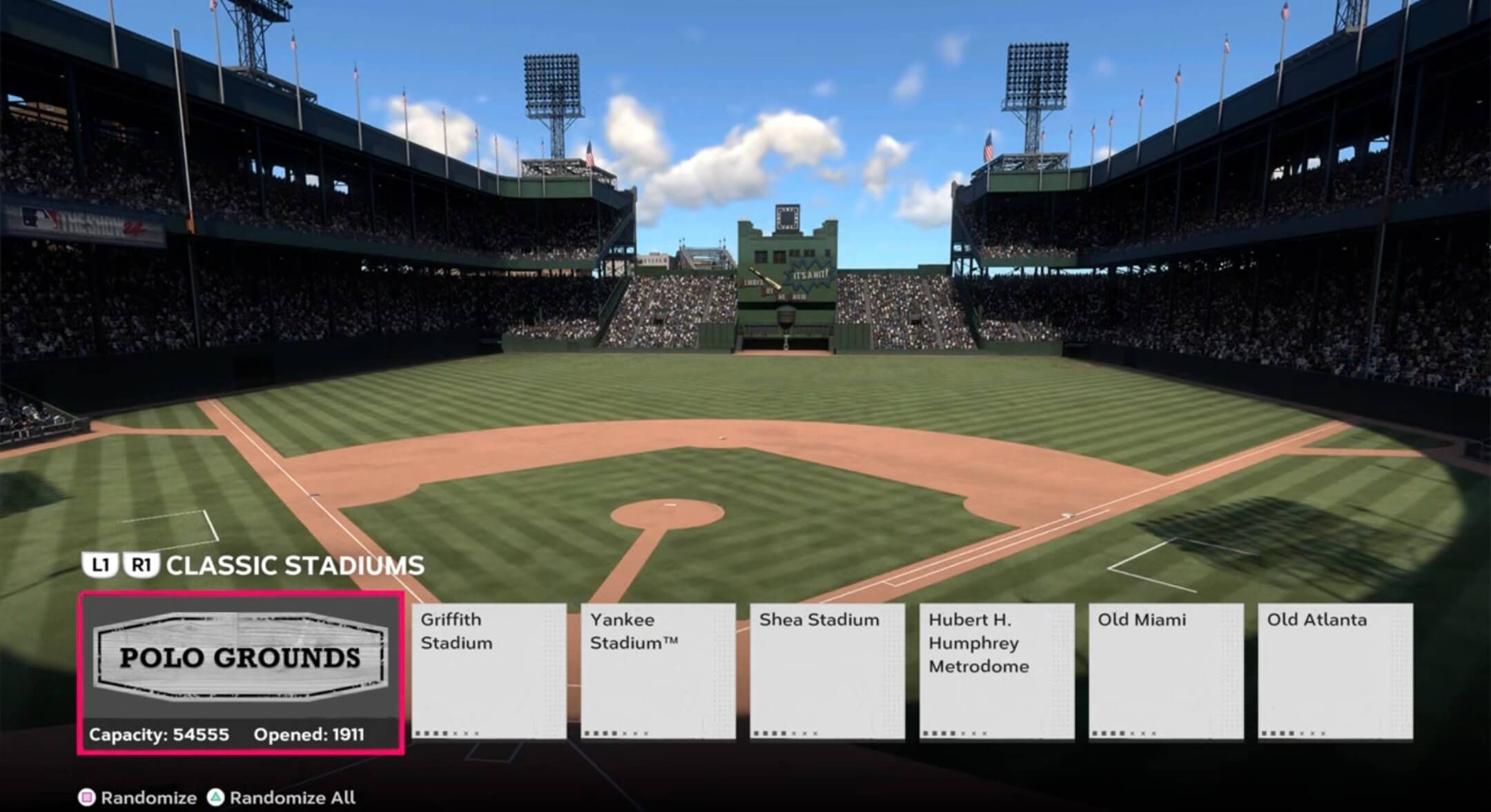
Task: Click the green triangle icon beside Randomize All
Action: click(215, 796)
